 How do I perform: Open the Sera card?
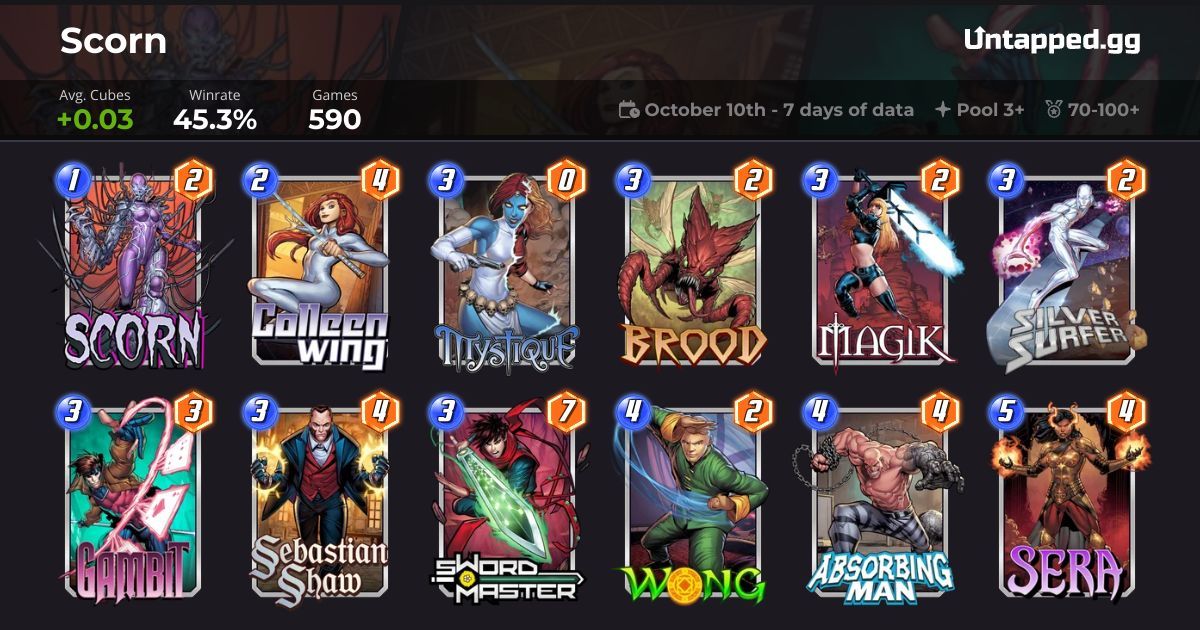click(1066, 498)
